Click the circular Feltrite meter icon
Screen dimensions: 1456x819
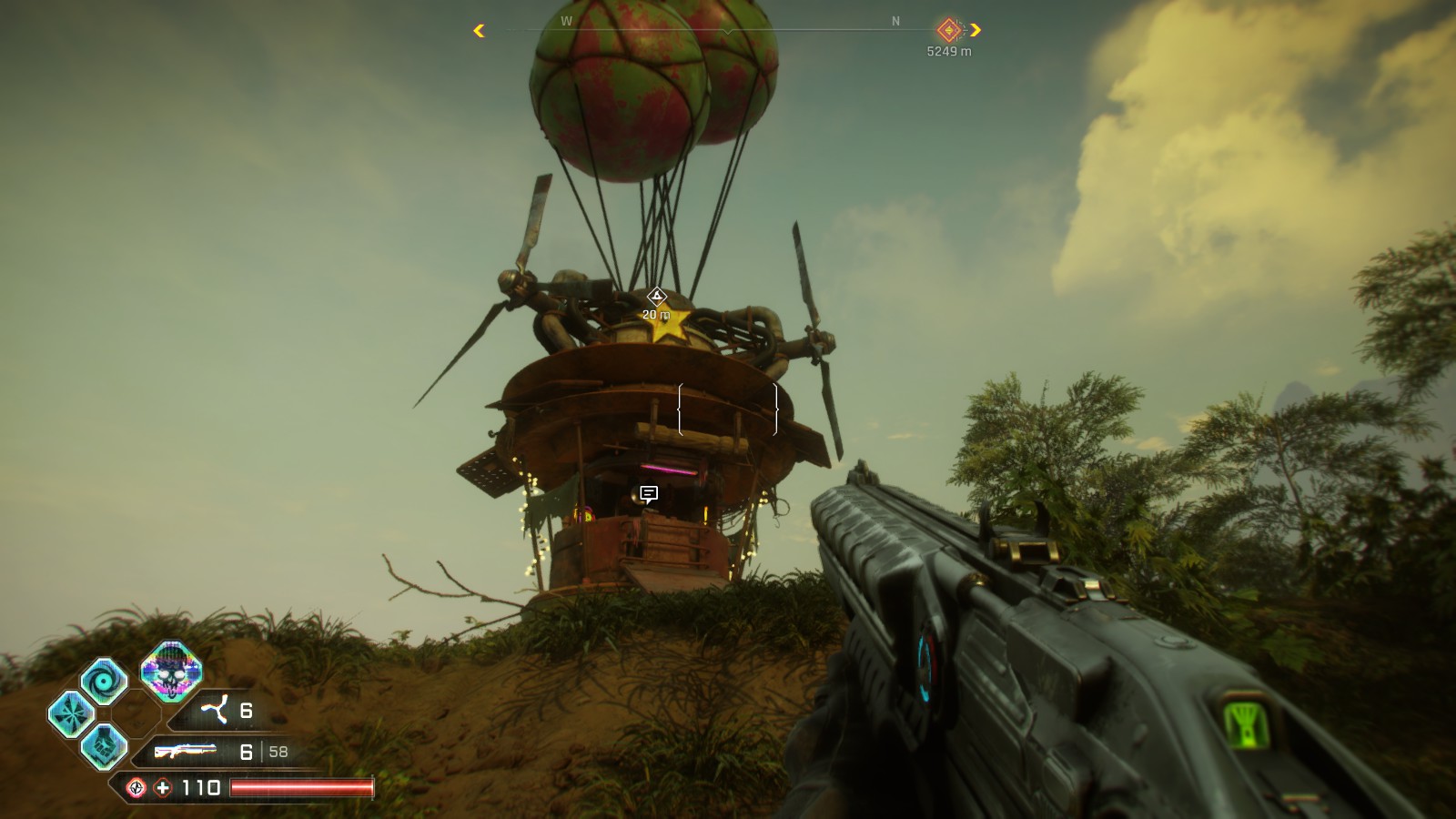[x=136, y=786]
